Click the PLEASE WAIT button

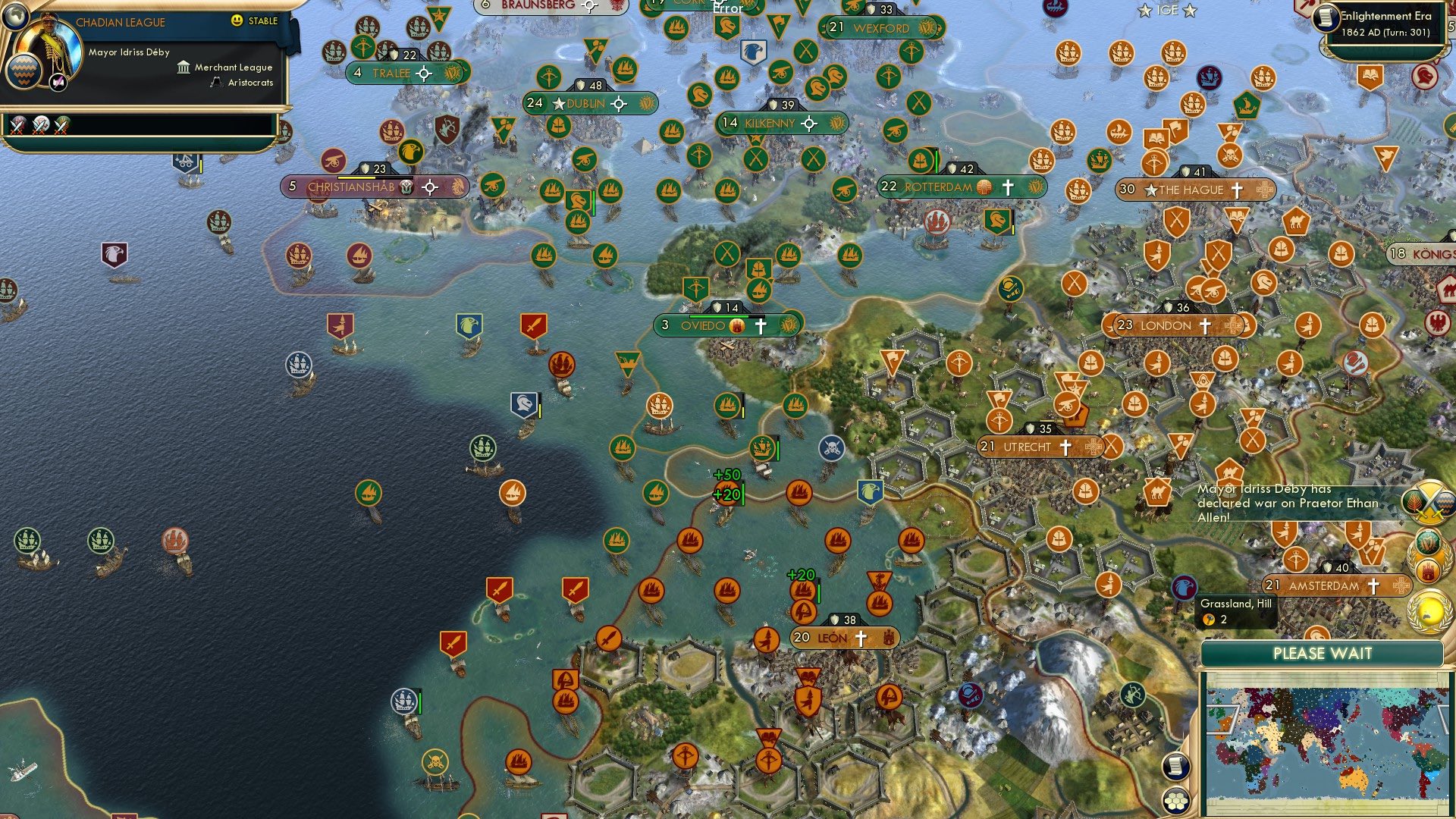[x=1323, y=653]
